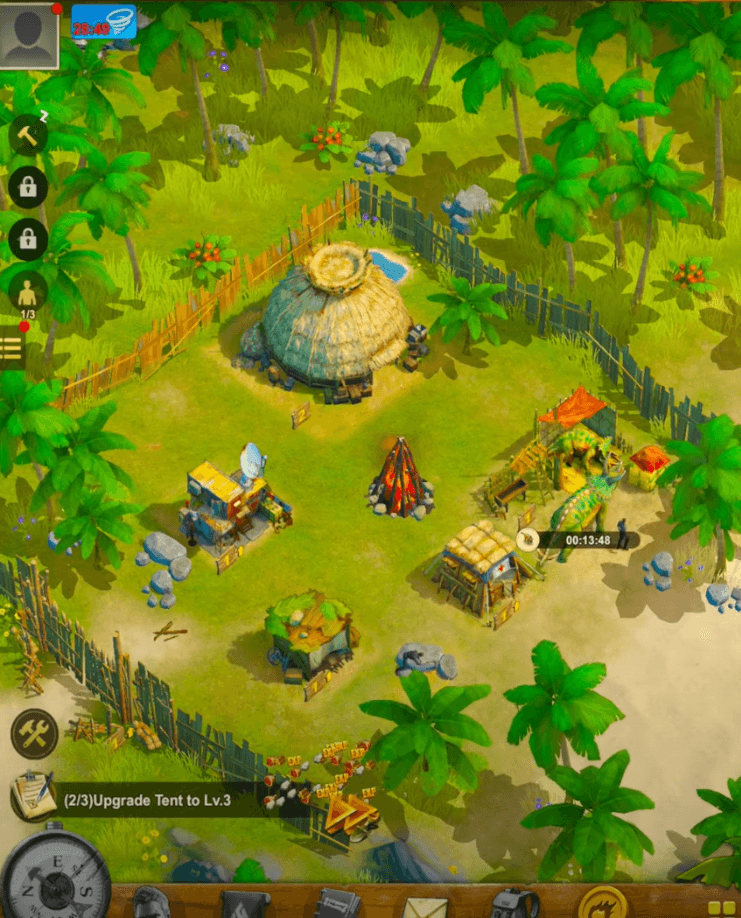The image size is (741, 918).
Task: Click the gold flame coin button
Action: click(x=603, y=903)
